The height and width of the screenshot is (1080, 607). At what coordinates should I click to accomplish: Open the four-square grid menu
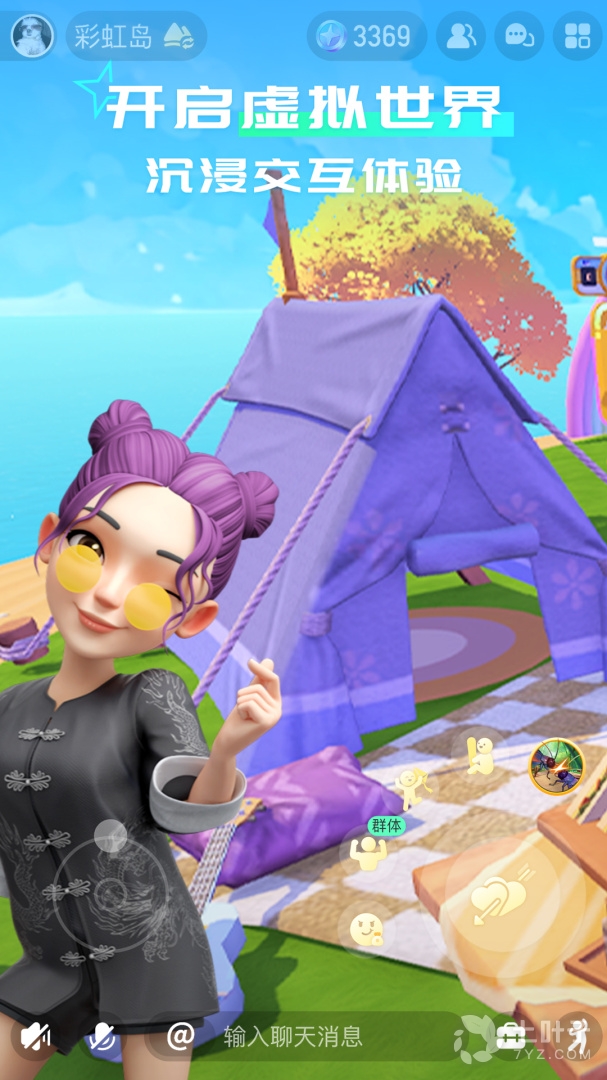tap(577, 37)
